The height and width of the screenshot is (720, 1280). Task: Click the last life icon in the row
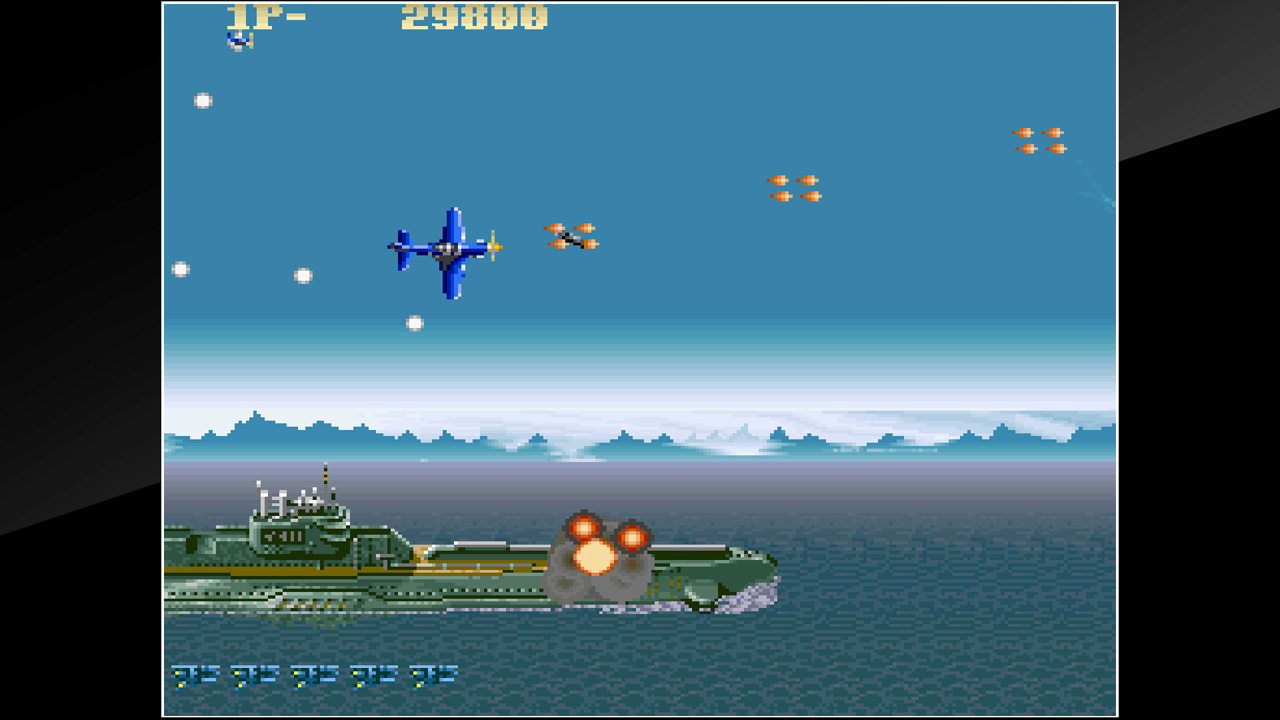(x=430, y=674)
